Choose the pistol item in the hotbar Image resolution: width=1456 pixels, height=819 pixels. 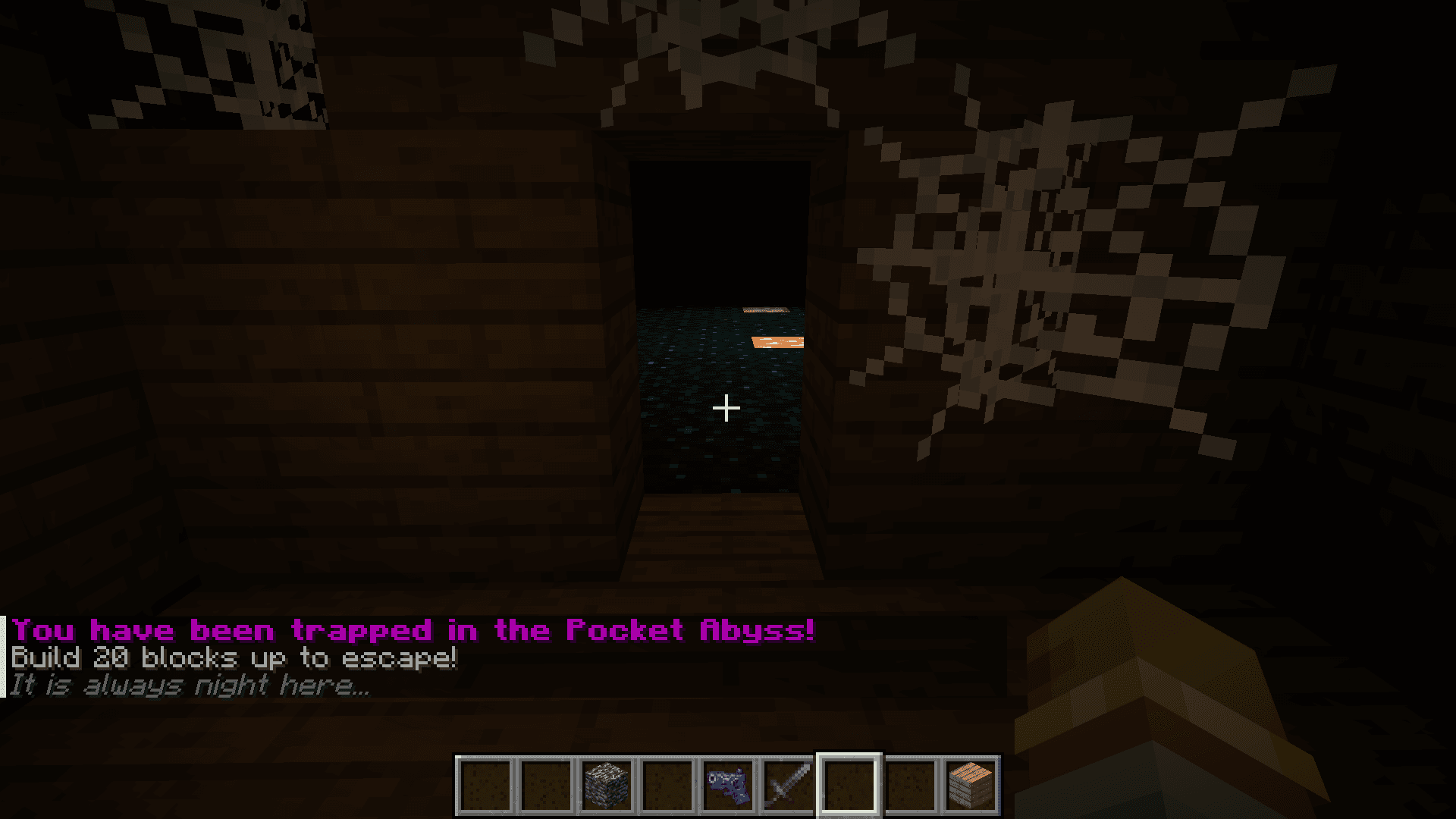click(x=728, y=786)
